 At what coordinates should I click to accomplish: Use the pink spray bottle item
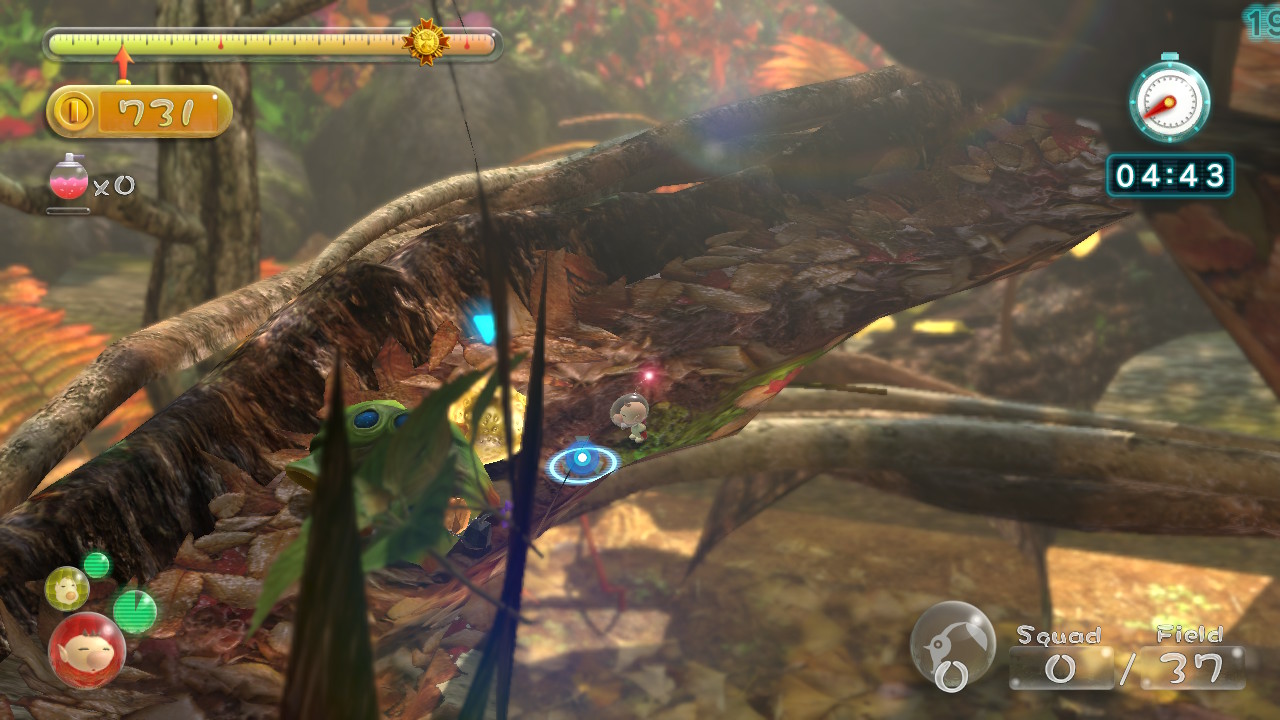(x=69, y=180)
